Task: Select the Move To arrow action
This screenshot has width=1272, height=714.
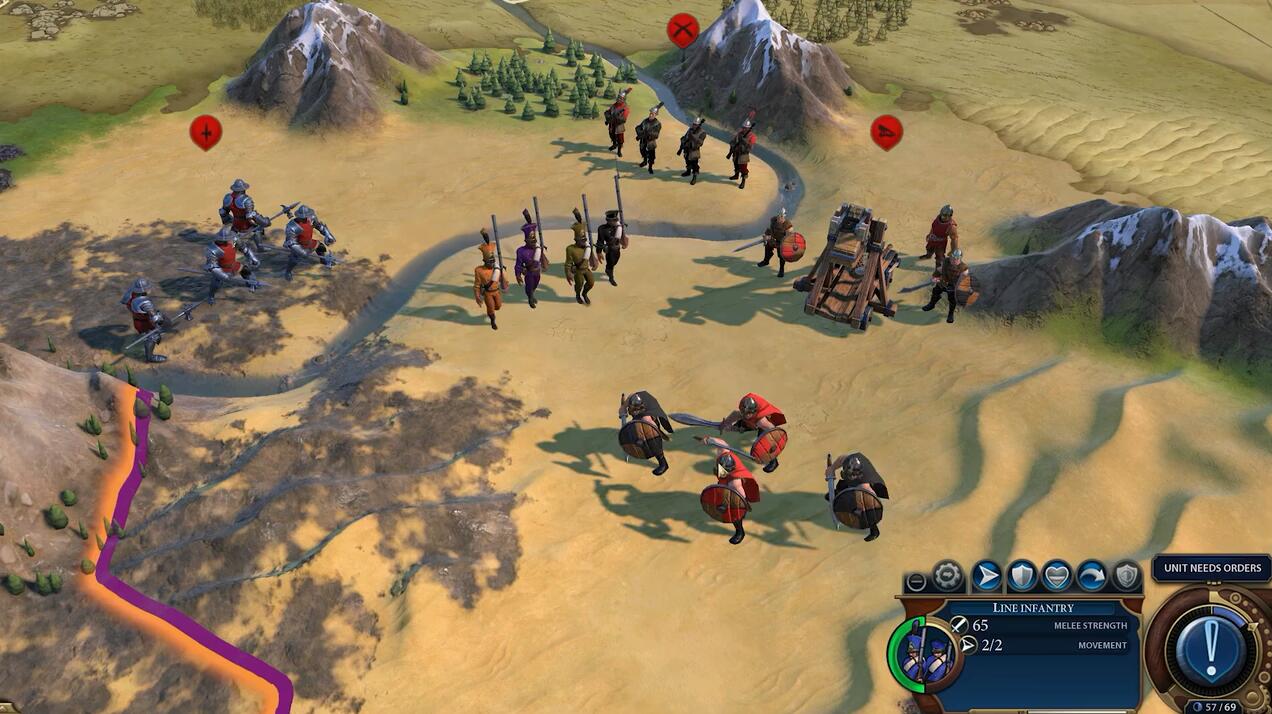Action: tap(986, 576)
